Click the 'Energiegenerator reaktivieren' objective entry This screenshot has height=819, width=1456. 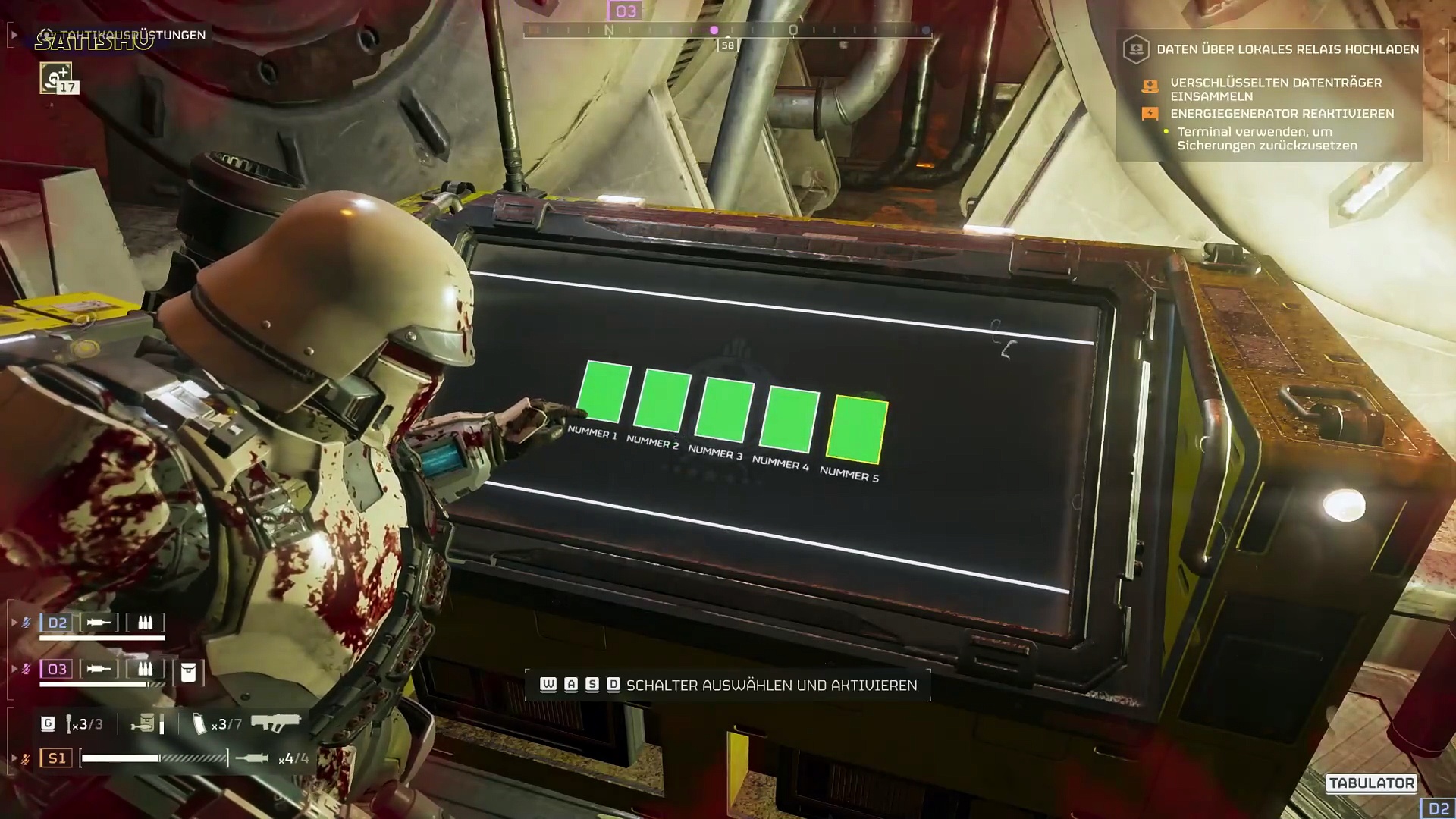pos(1282,114)
